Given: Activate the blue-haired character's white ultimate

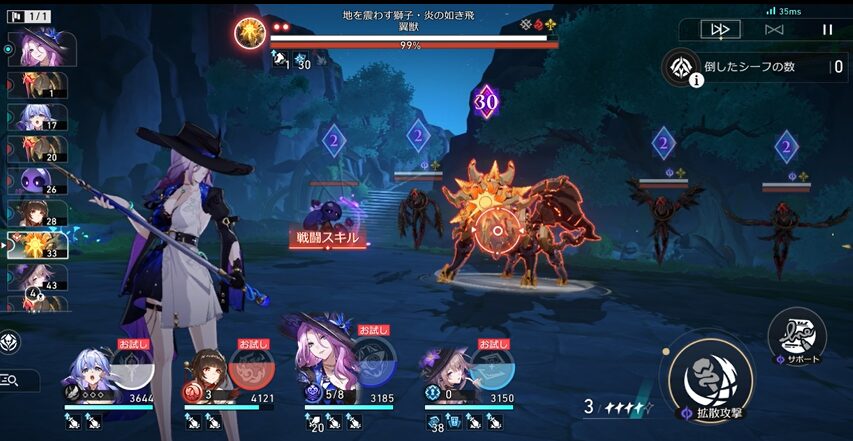Looking at the screenshot, I should pos(133,367).
